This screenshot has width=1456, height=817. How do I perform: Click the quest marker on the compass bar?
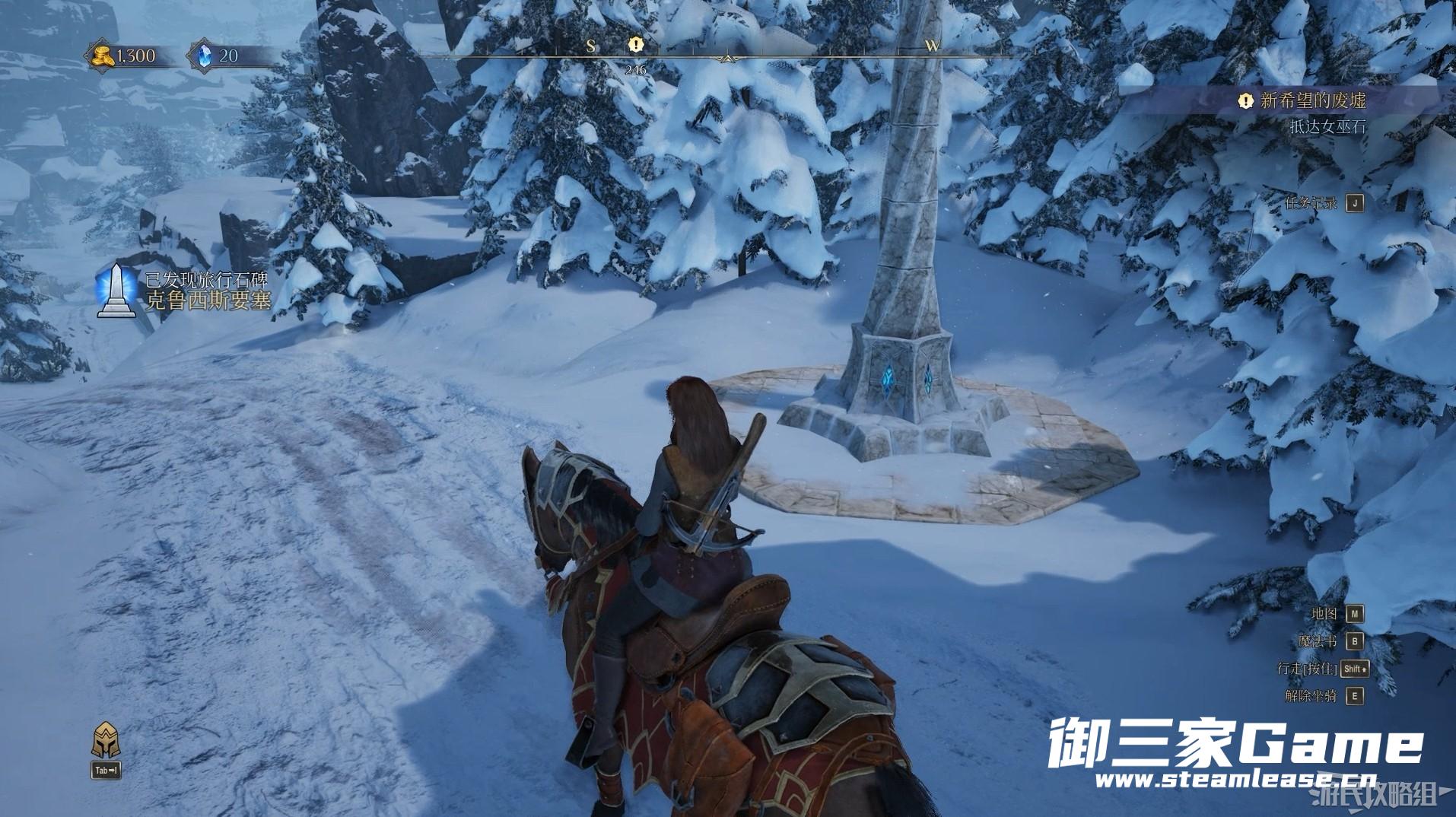(636, 46)
